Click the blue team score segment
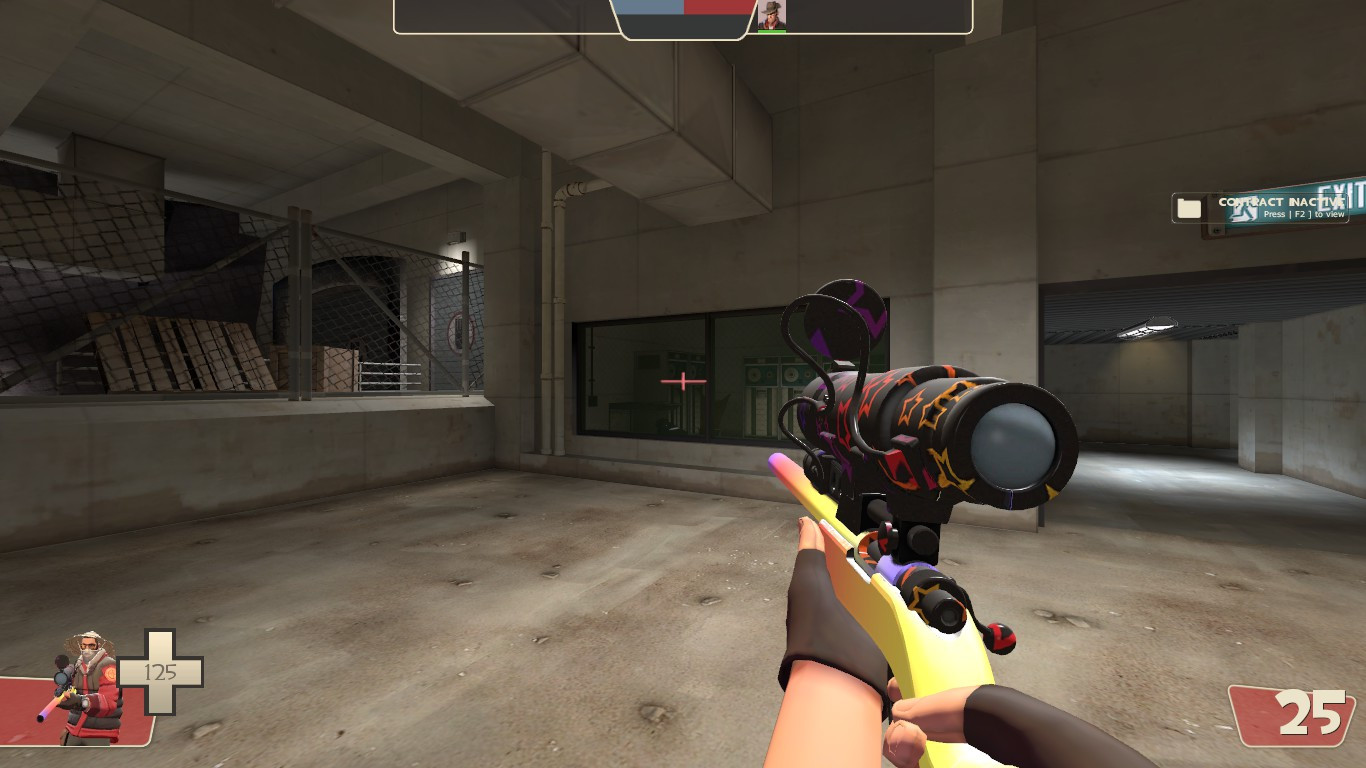Screen dimensions: 1366x768 point(648,7)
